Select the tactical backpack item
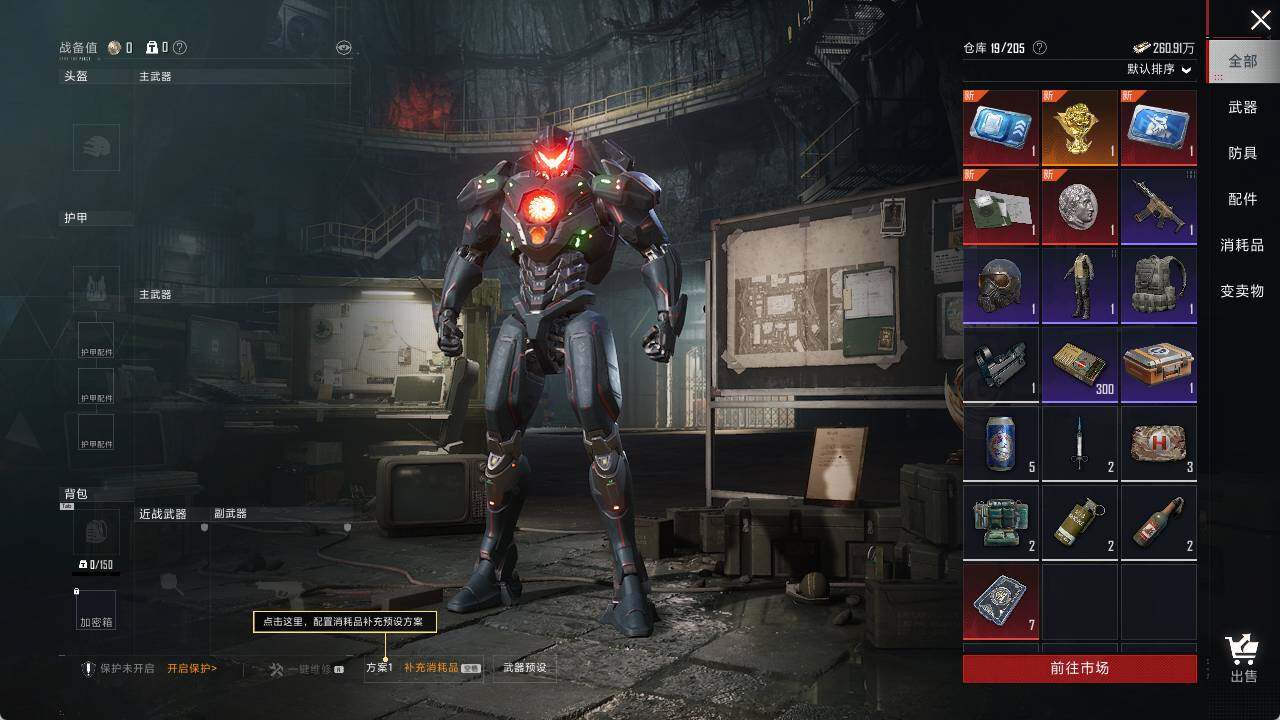 pyautogui.click(x=1159, y=285)
